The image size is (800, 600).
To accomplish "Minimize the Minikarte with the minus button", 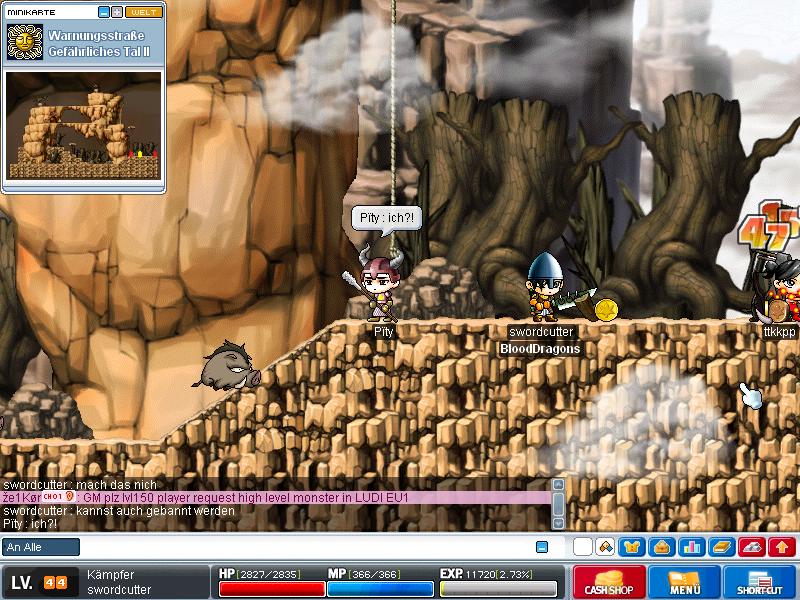I will (x=104, y=12).
